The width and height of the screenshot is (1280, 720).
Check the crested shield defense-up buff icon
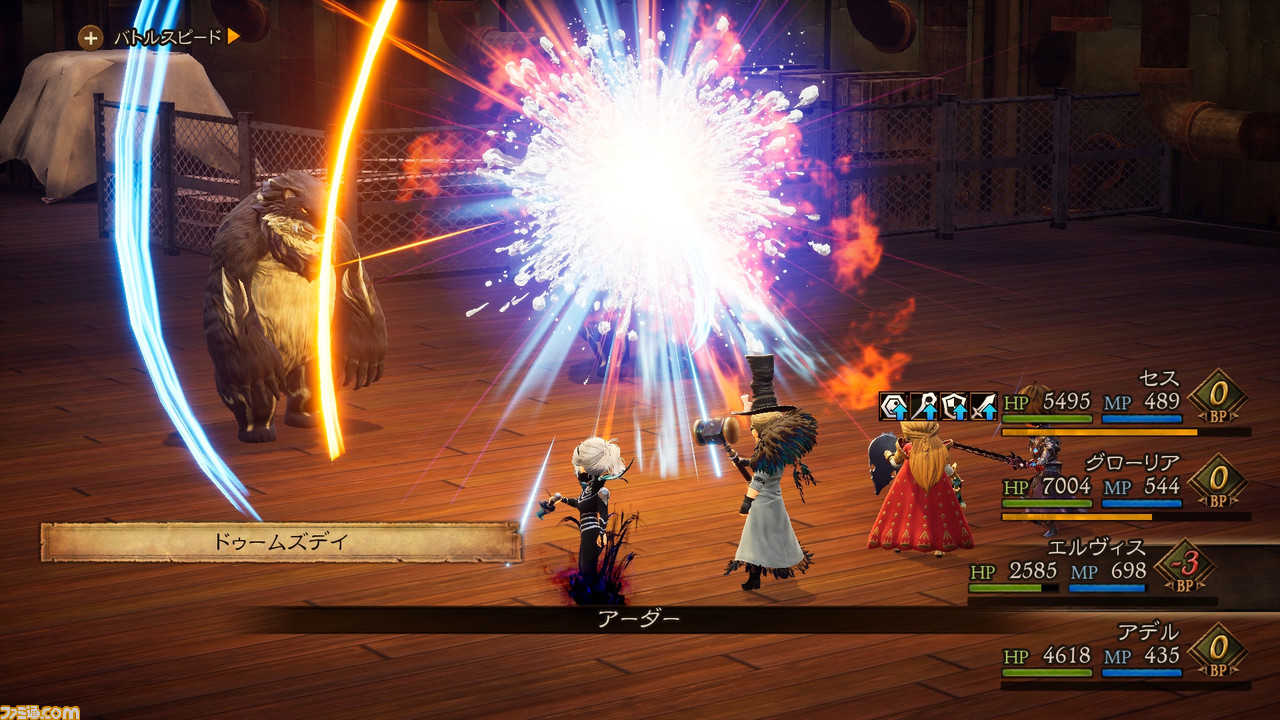[x=954, y=406]
